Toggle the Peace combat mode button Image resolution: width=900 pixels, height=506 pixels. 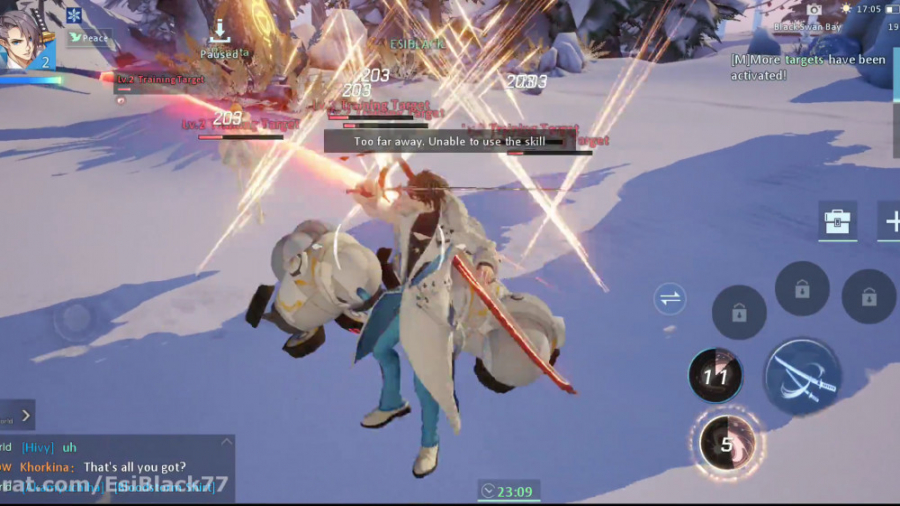pyautogui.click(x=88, y=38)
